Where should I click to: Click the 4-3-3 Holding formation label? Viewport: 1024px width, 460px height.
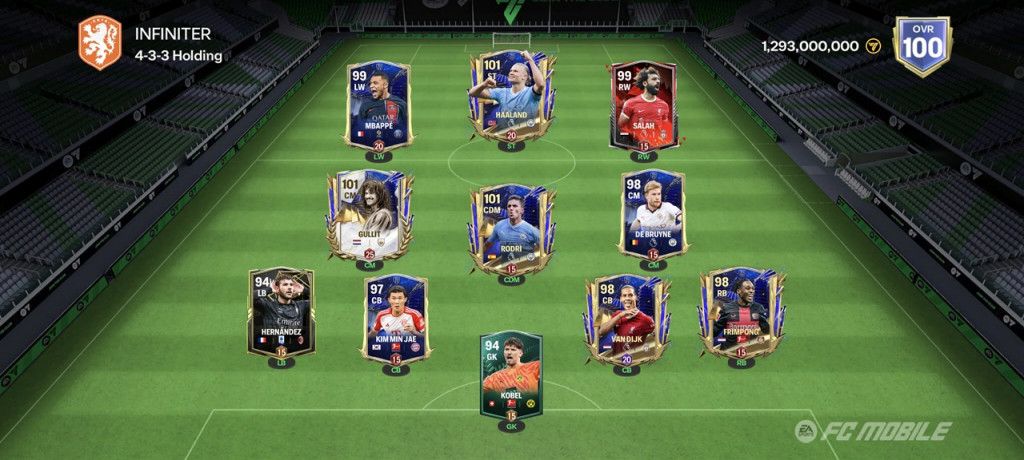coord(179,56)
